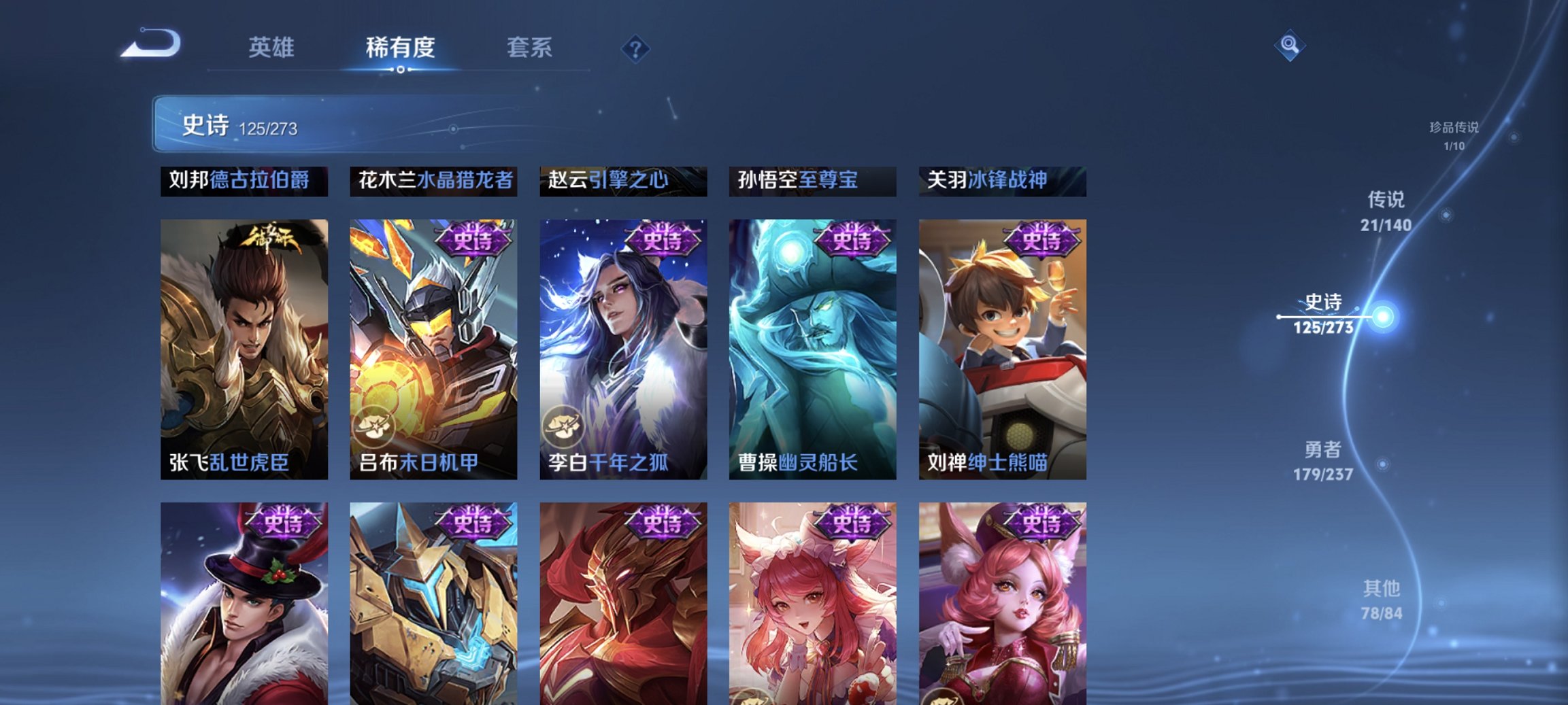Switch to the 英雄 tab

[273, 48]
